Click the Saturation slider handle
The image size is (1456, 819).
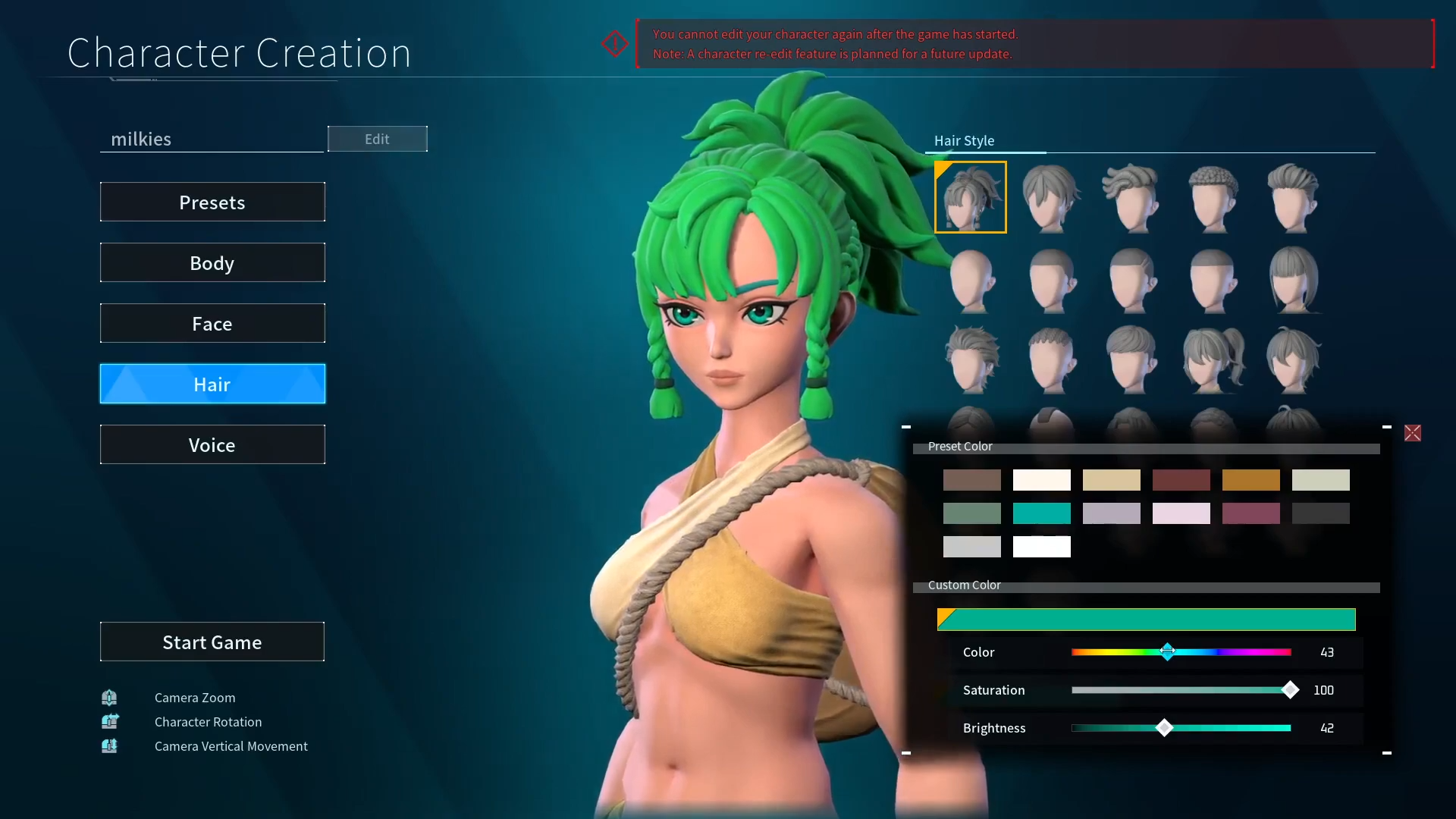(1291, 690)
